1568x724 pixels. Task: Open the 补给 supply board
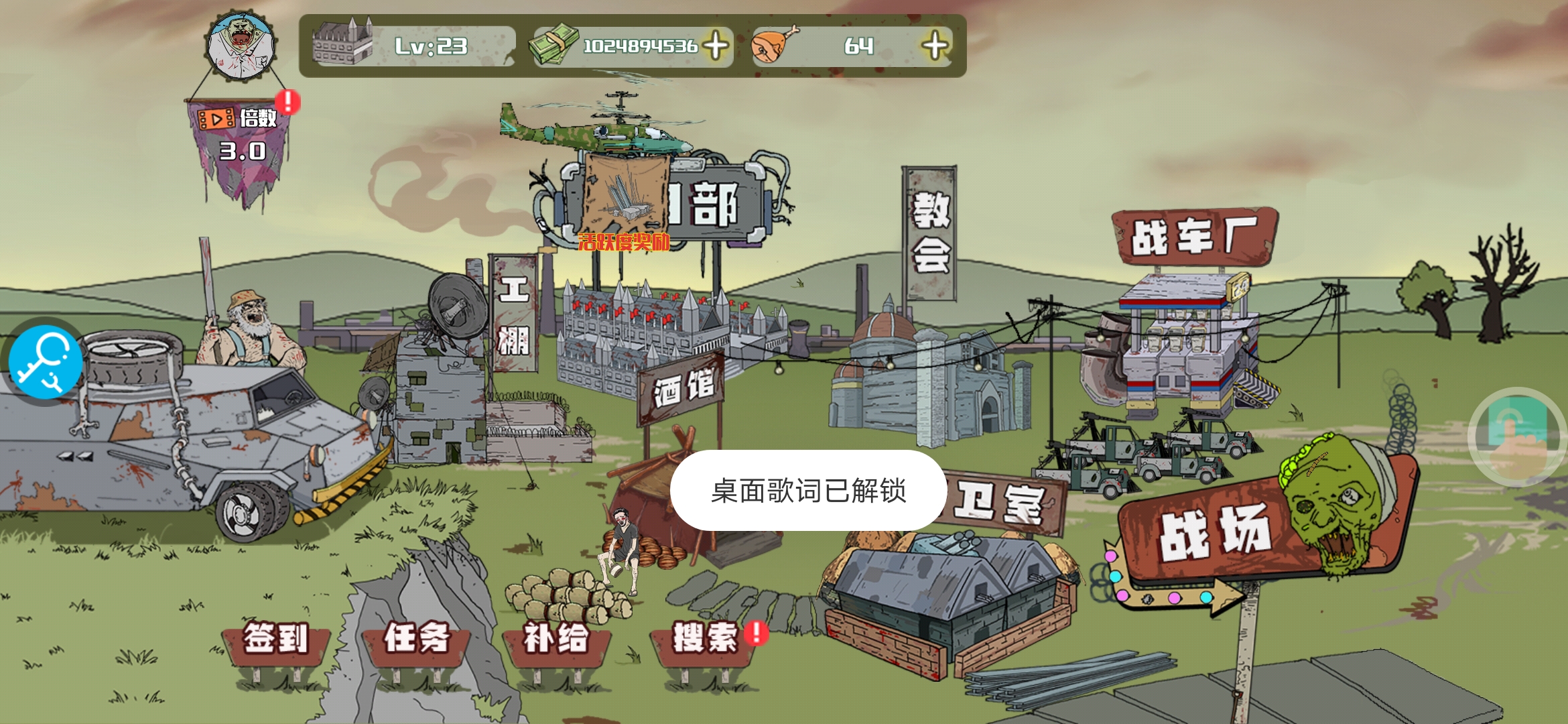pyautogui.click(x=556, y=638)
